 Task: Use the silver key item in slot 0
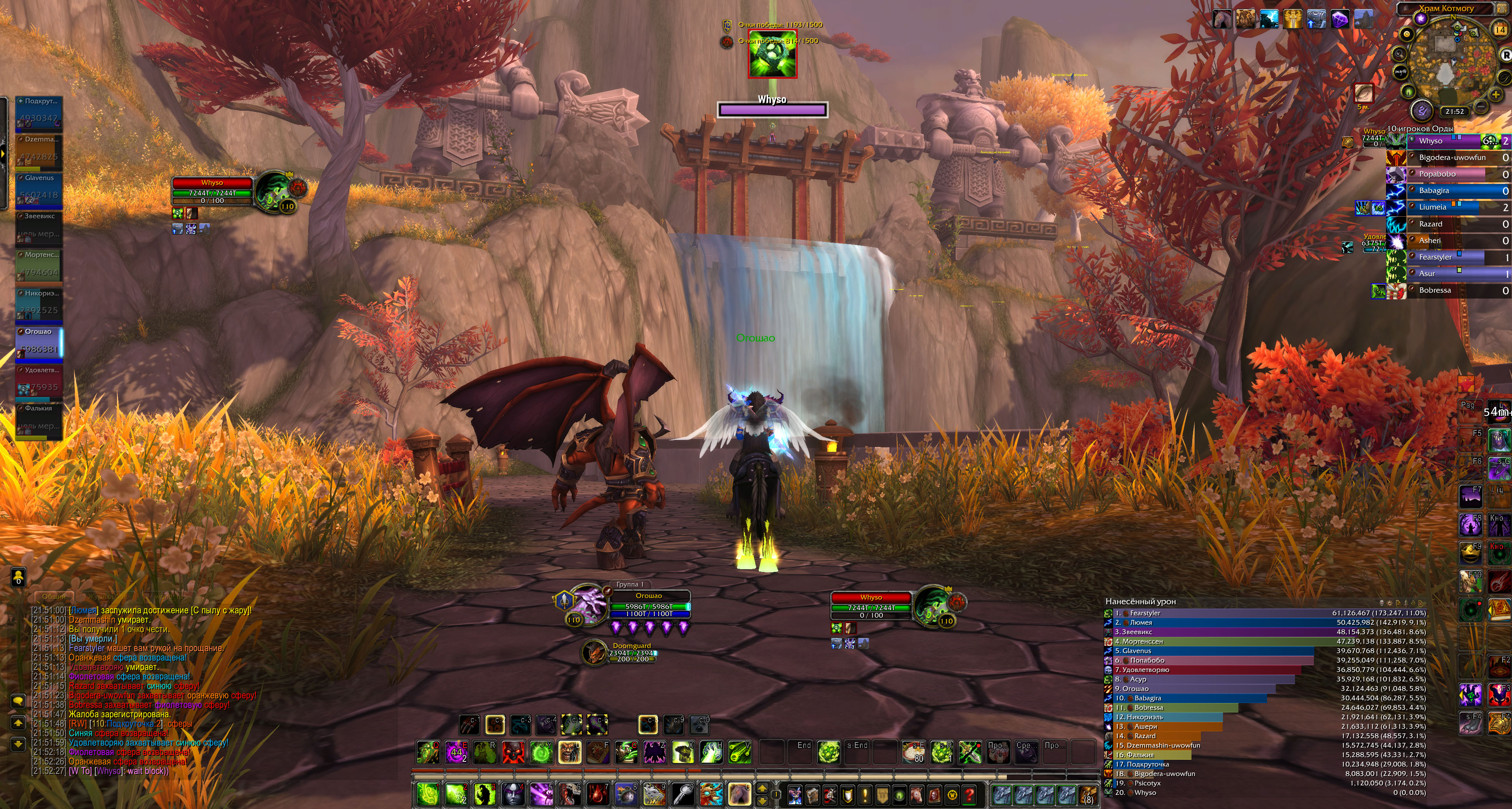click(x=682, y=795)
